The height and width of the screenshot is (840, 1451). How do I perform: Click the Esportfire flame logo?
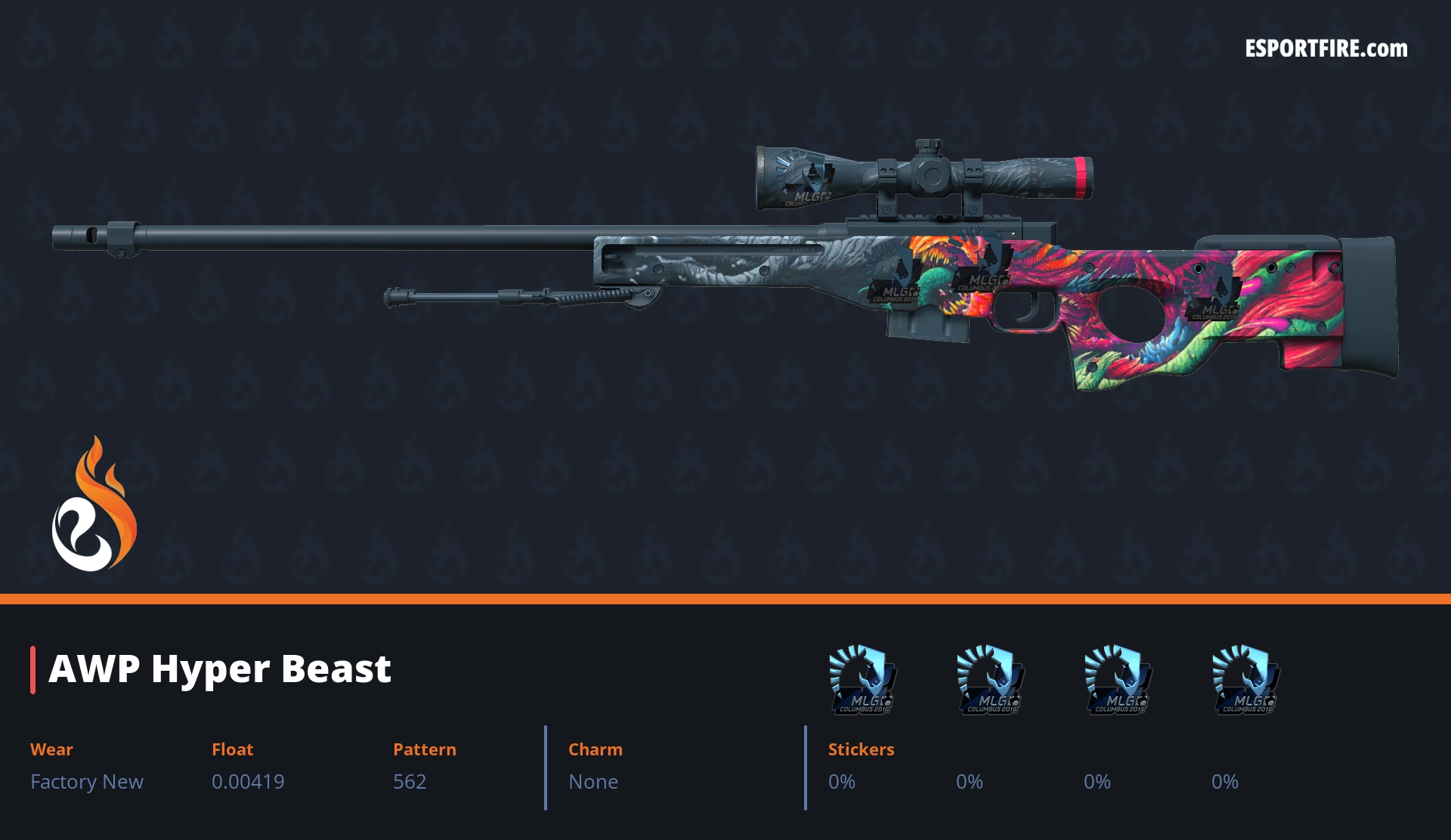(x=94, y=505)
